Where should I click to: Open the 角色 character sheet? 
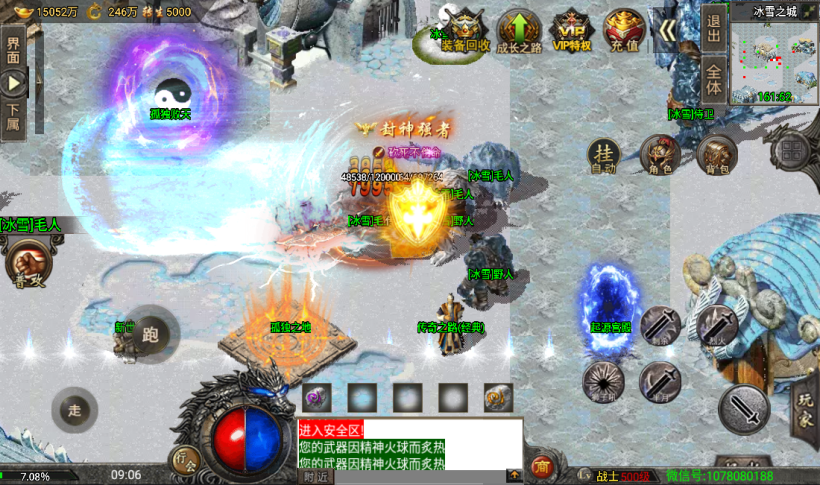tap(660, 155)
